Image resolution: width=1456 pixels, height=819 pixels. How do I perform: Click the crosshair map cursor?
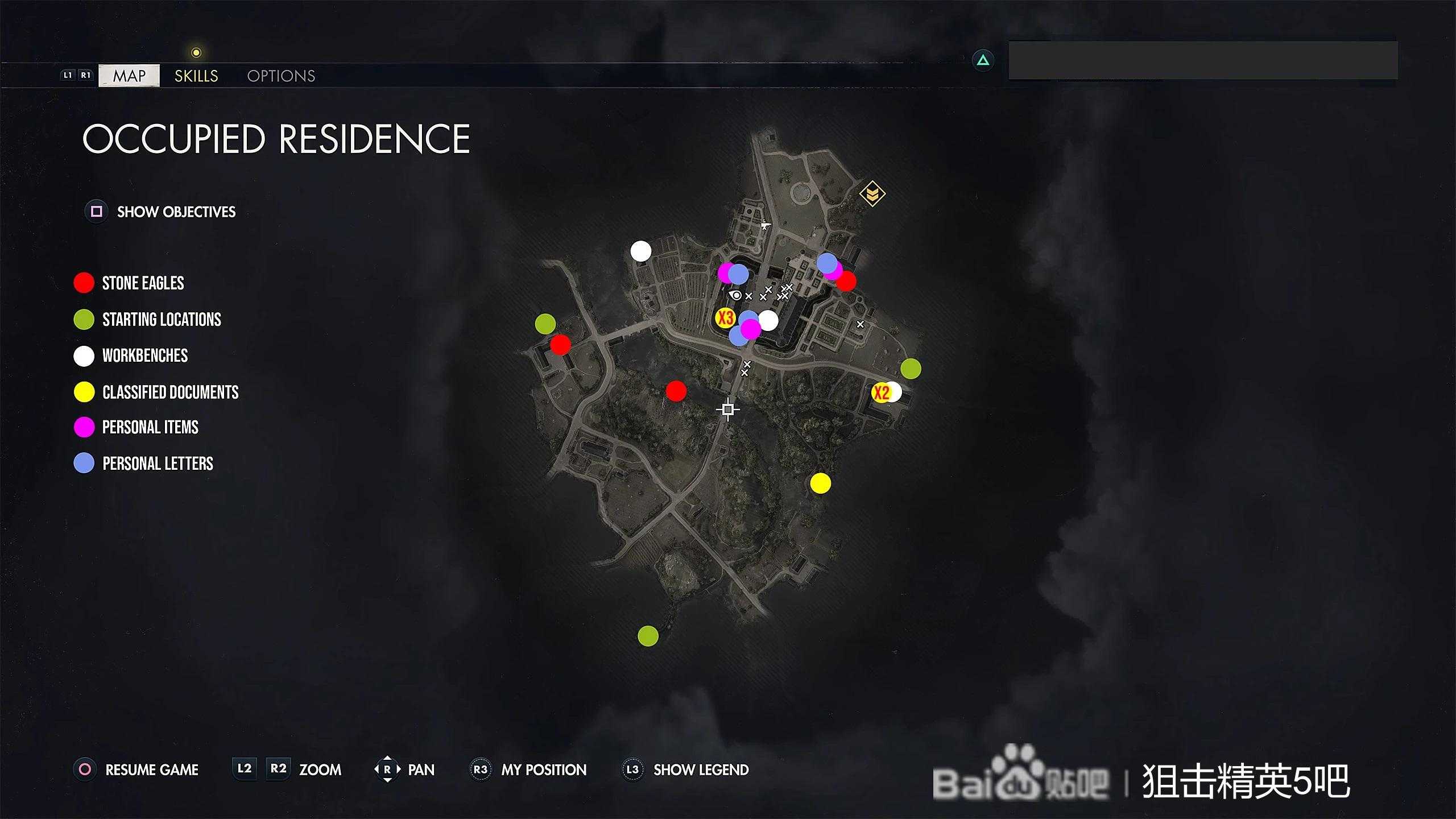pyautogui.click(x=728, y=409)
